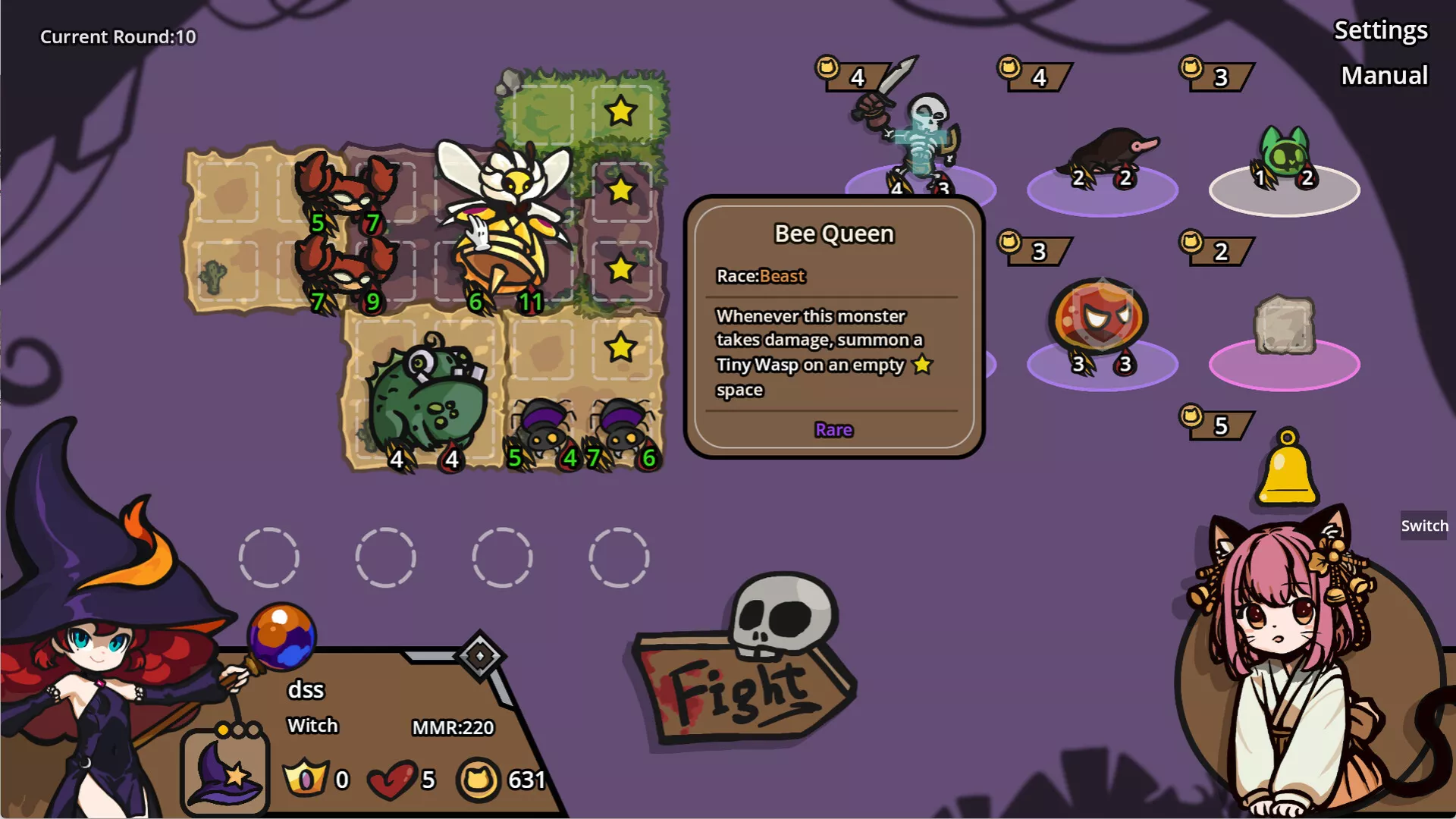Click the Switch button

(1423, 526)
